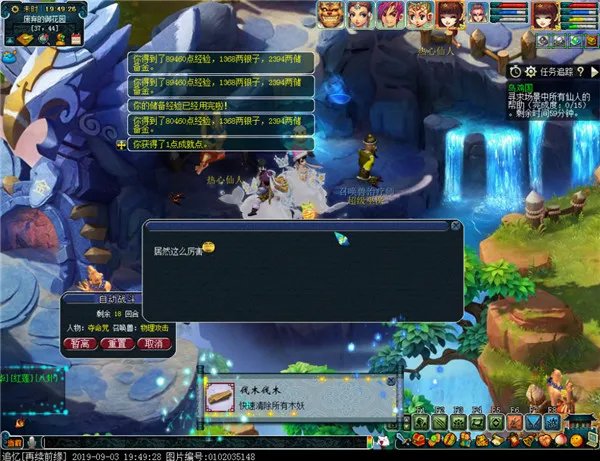
Task: Close the dialogue box with its X
Action: (456, 228)
